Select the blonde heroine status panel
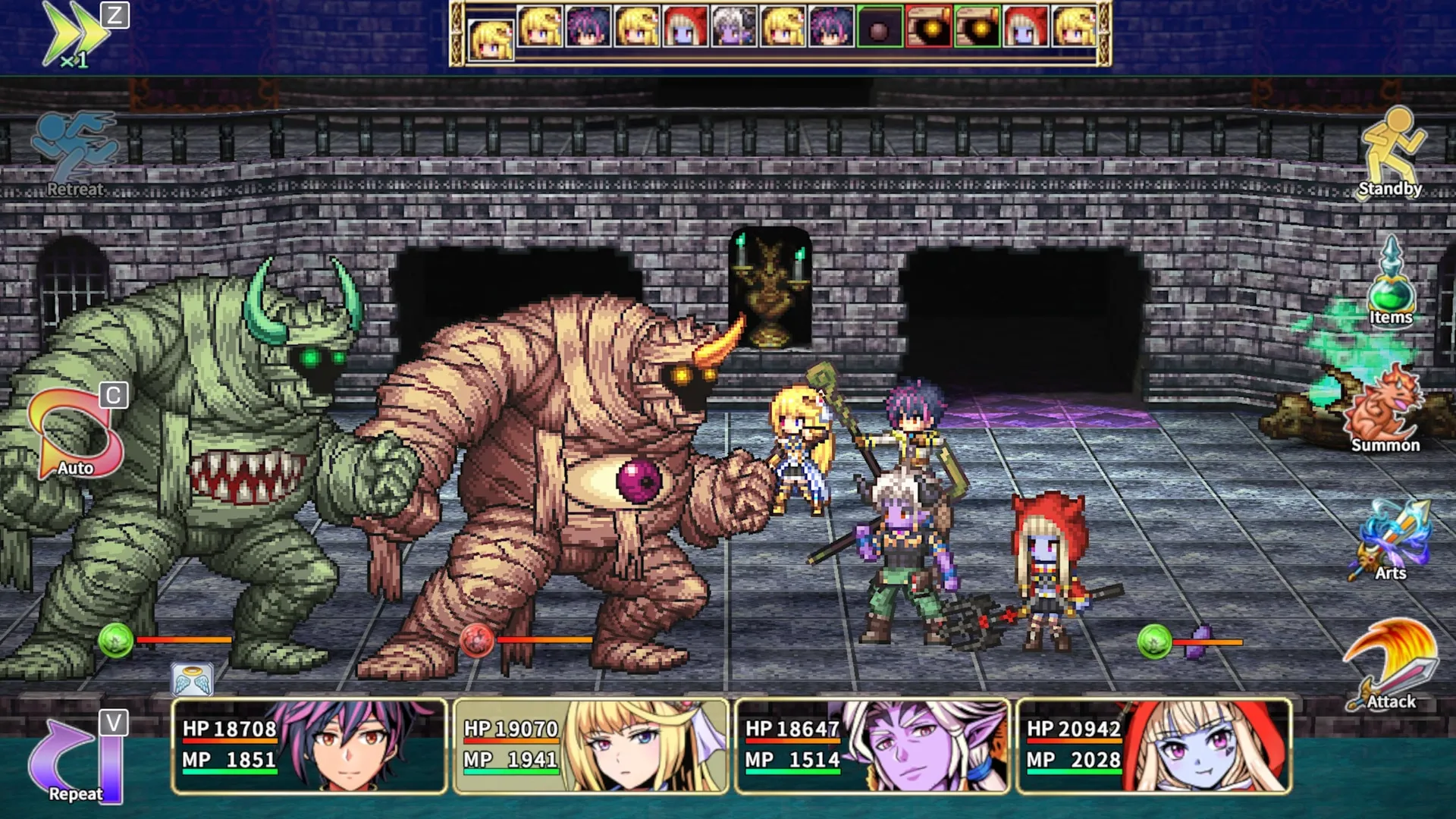Viewport: 1456px width, 819px height. pyautogui.click(x=591, y=747)
